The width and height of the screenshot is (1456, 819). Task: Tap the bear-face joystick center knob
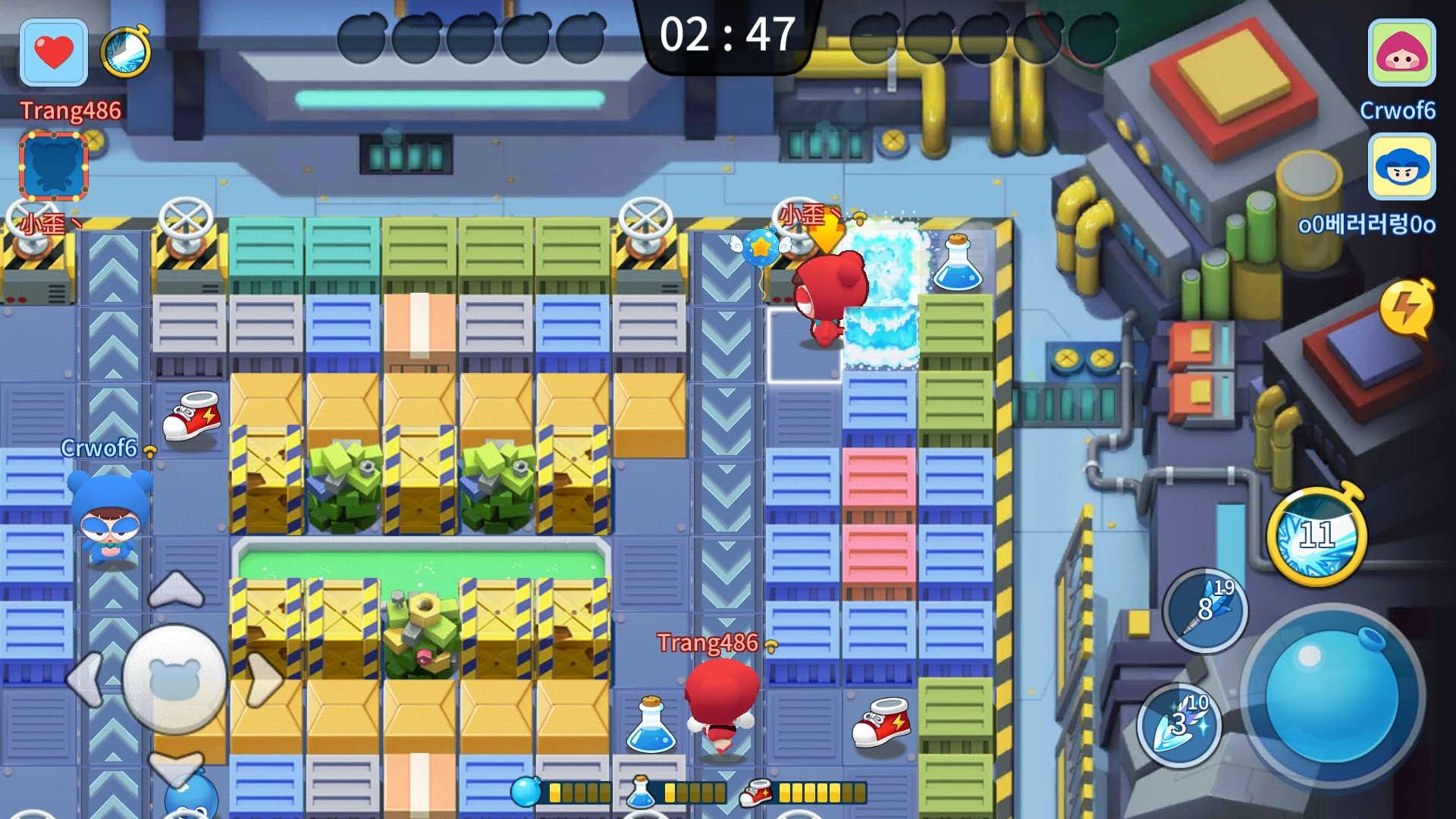[x=175, y=679]
